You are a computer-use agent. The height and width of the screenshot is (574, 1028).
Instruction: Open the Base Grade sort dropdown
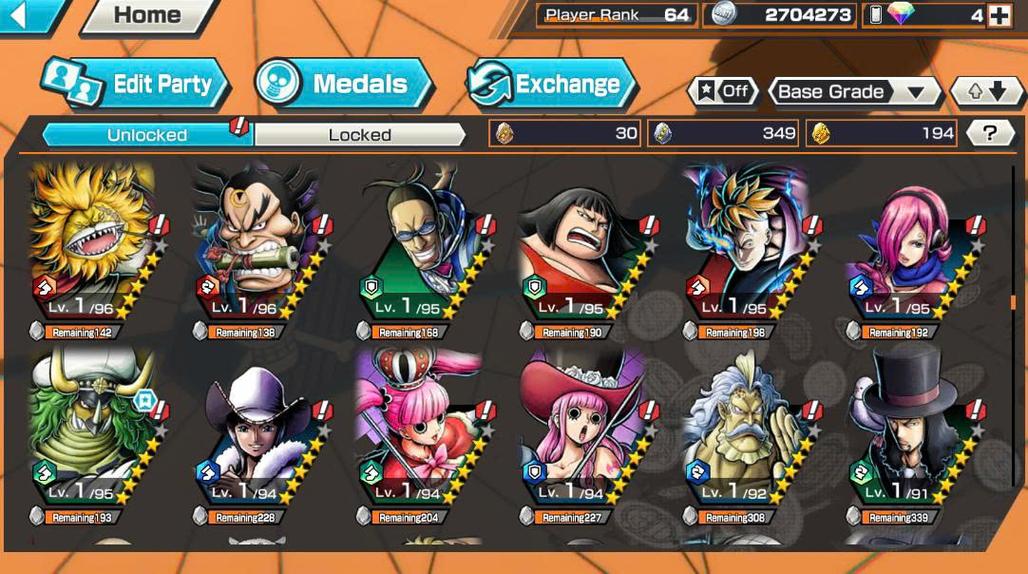point(853,92)
